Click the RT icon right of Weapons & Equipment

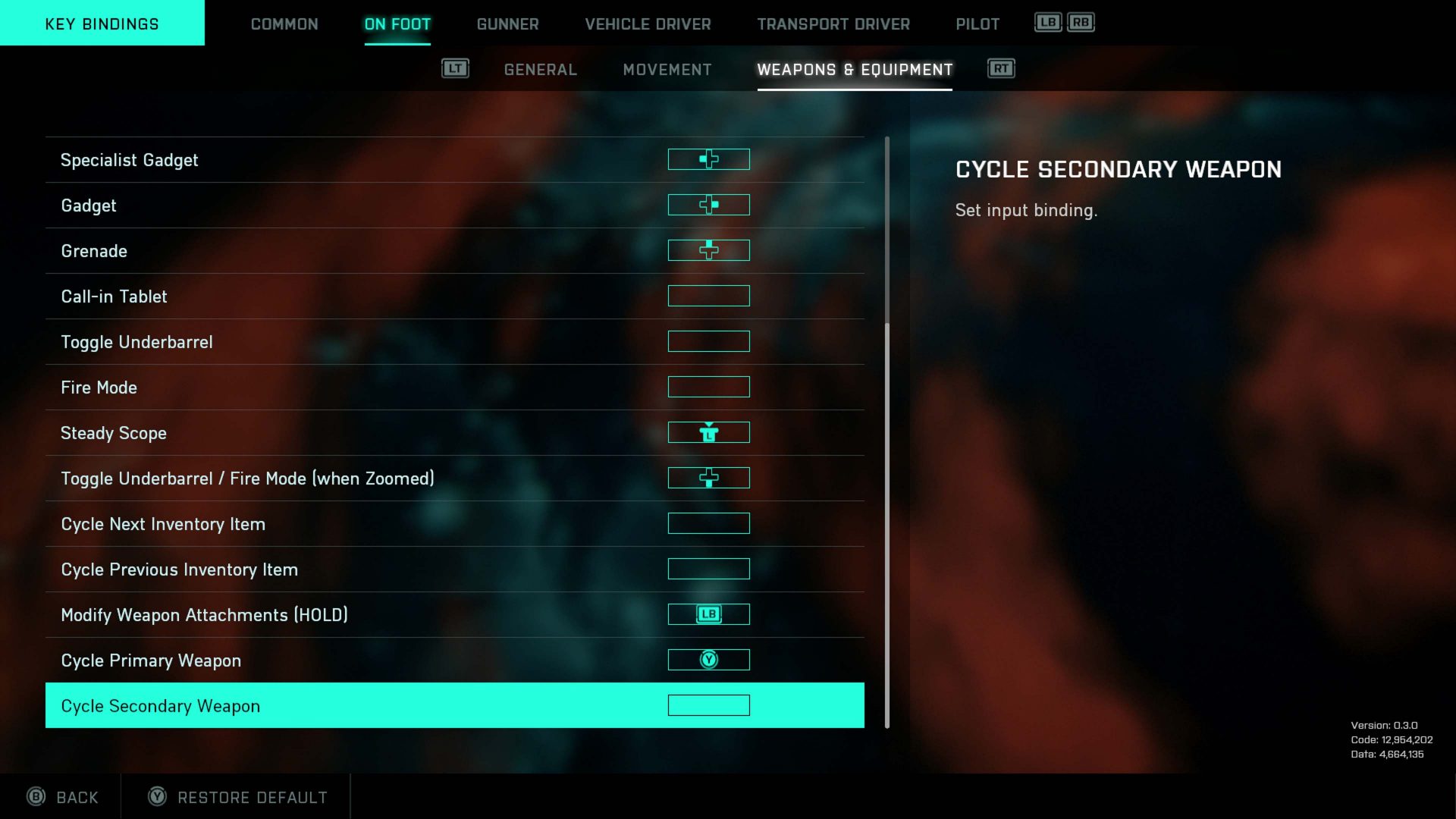click(x=1001, y=68)
